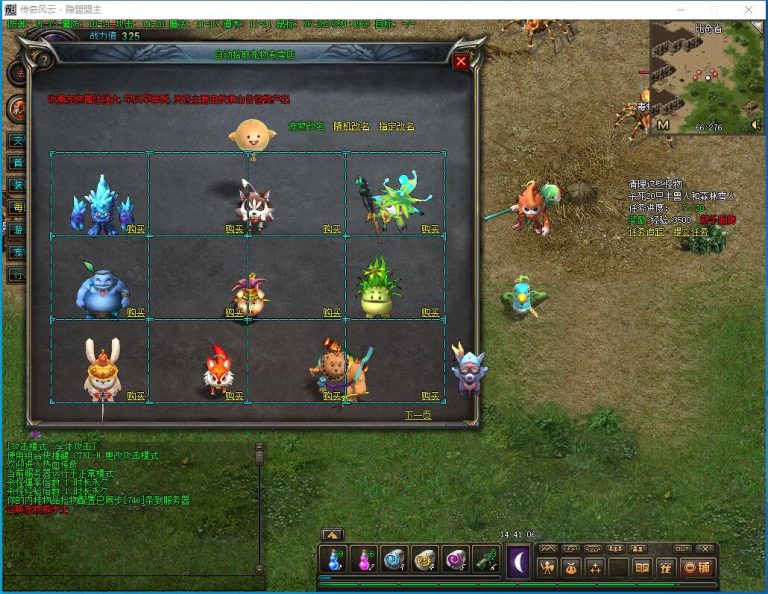Open the shop button on the toolbar
This screenshot has height=594, width=768.
click(694, 567)
